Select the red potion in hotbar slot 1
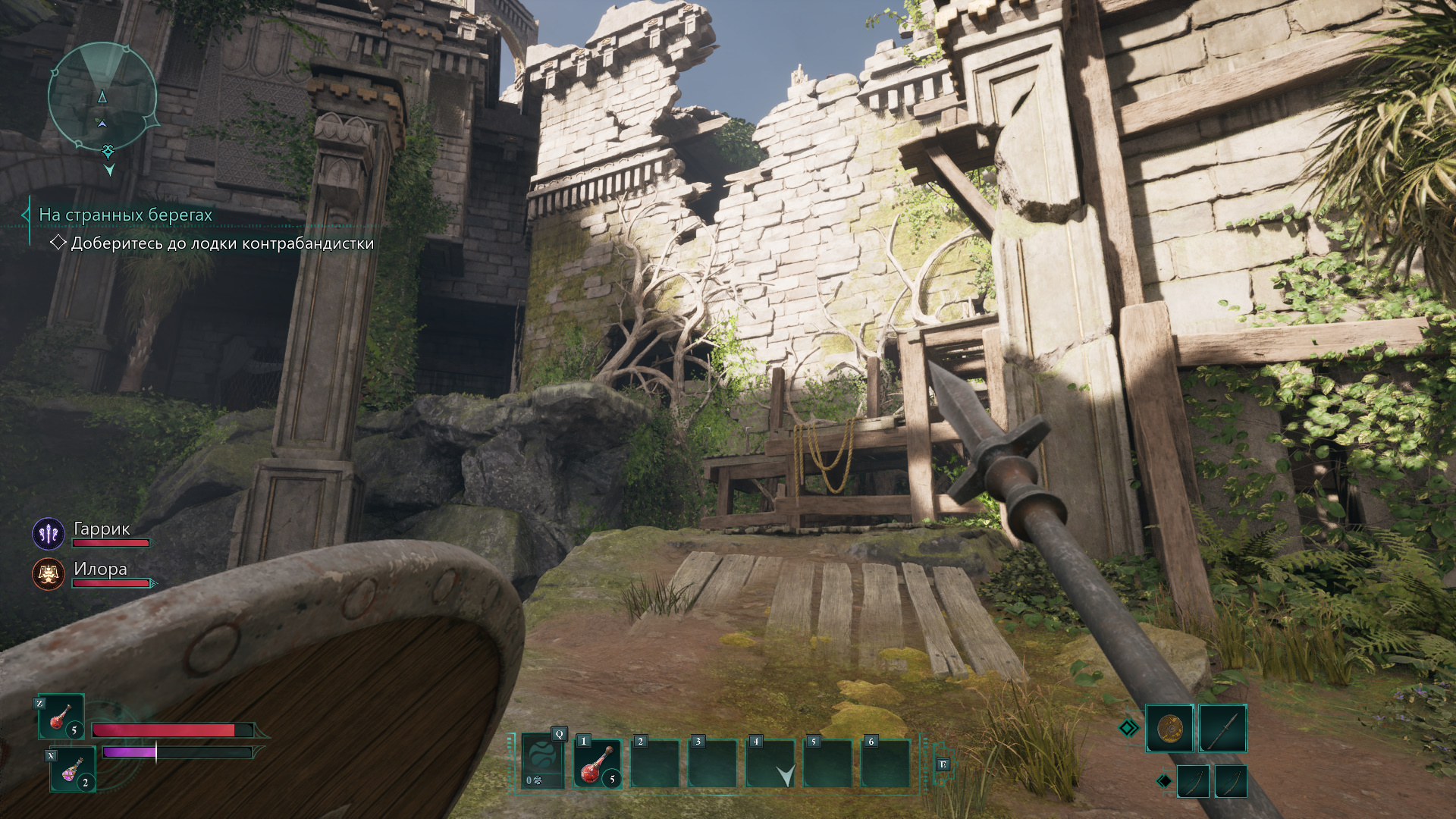The image size is (1456, 819). click(x=598, y=763)
